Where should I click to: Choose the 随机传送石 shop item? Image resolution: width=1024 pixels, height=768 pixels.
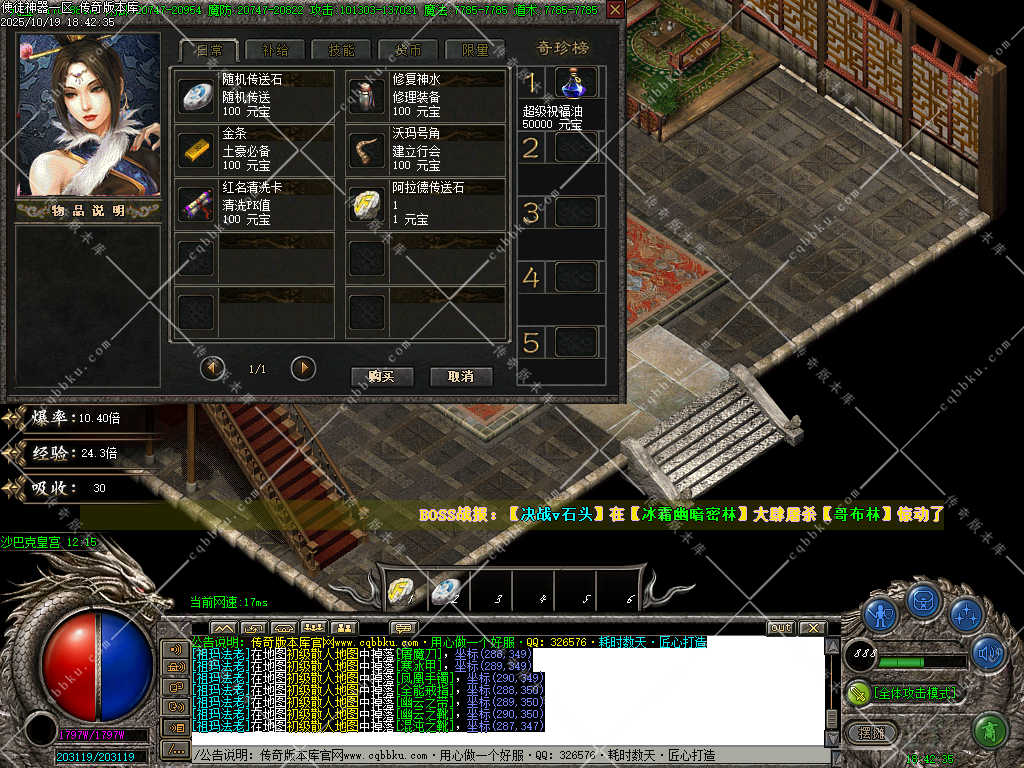(197, 96)
